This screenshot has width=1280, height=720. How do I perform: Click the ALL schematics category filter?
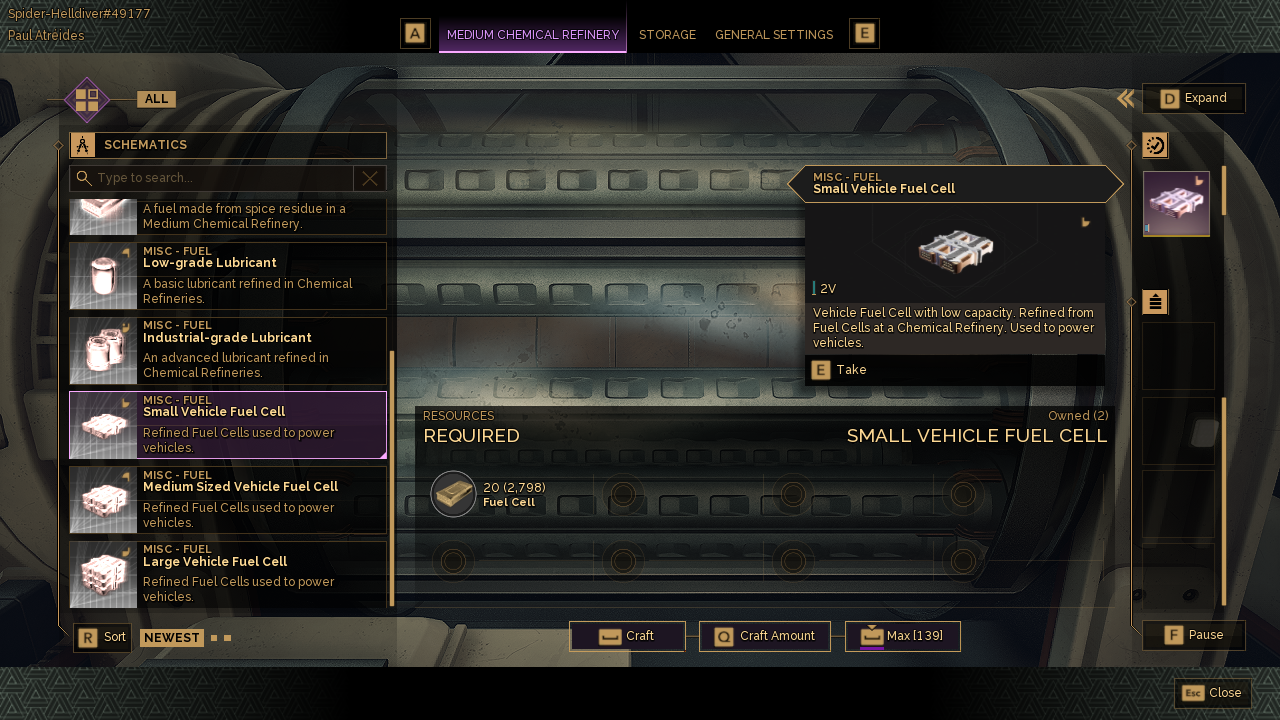click(156, 99)
